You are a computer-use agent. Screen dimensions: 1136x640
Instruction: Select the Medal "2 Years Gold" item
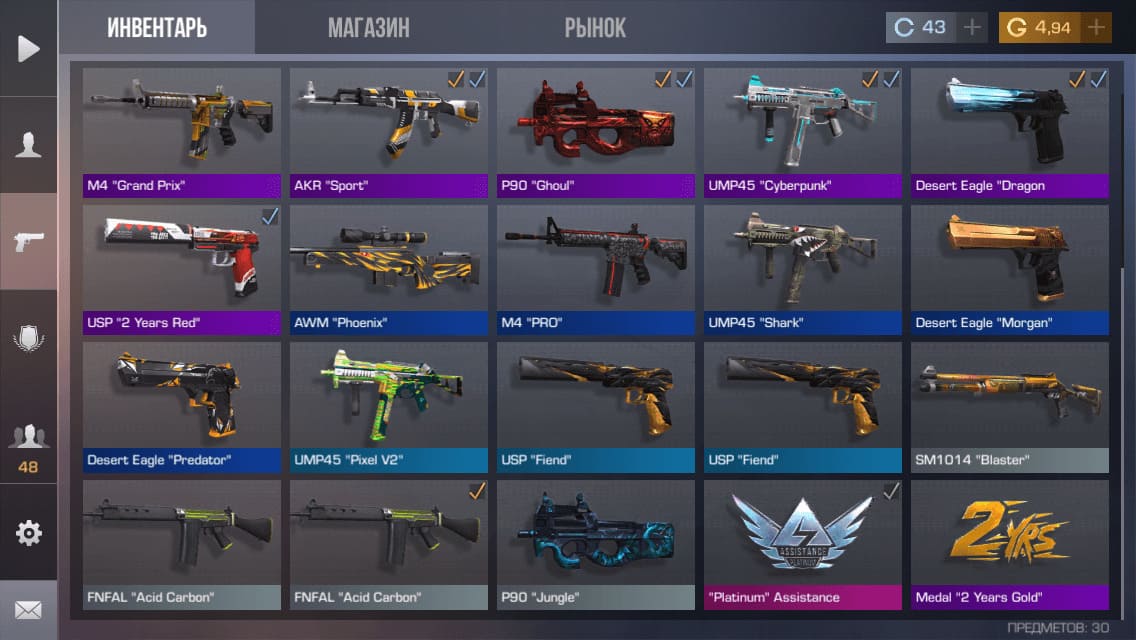pyautogui.click(x=1010, y=543)
